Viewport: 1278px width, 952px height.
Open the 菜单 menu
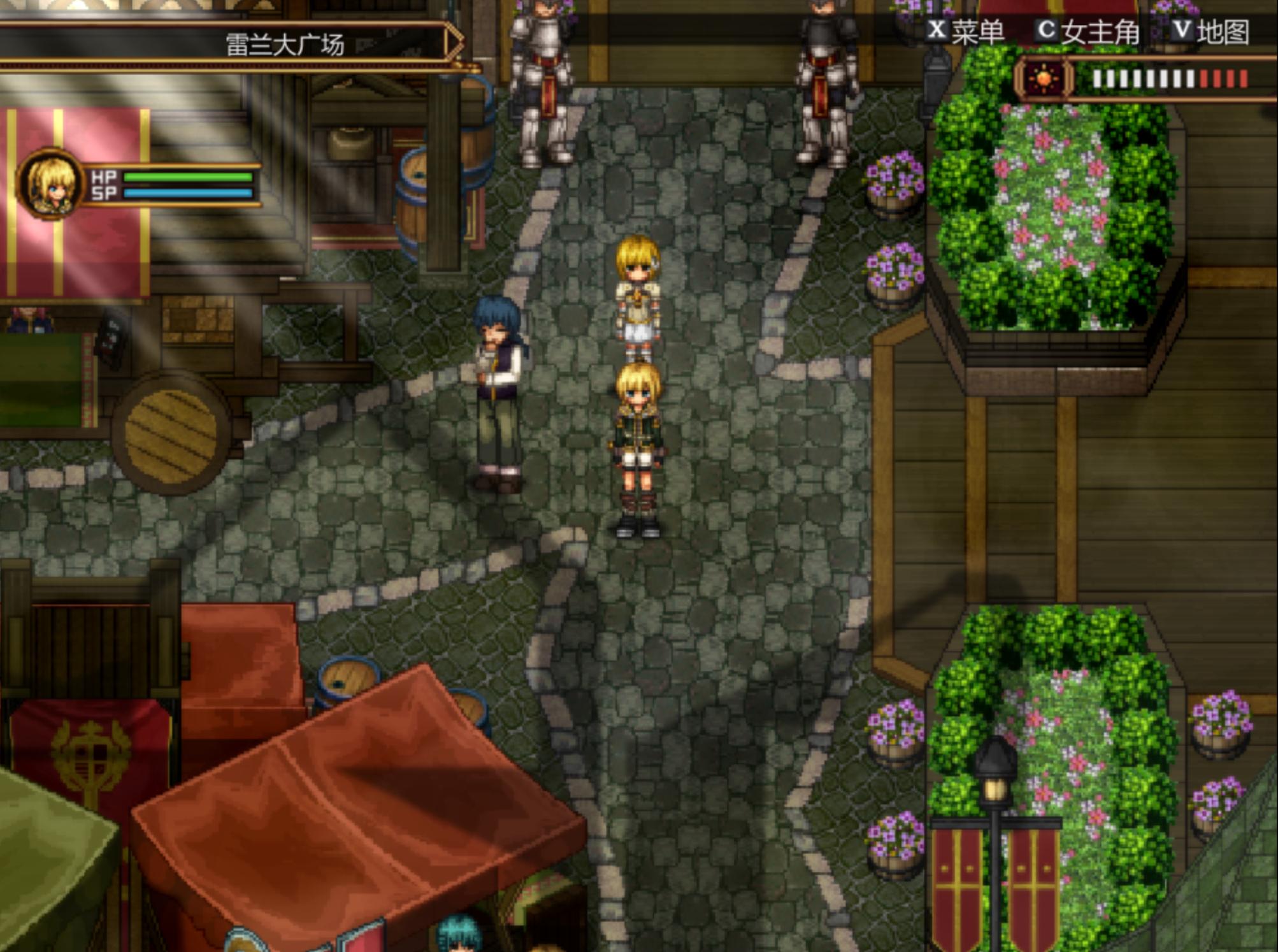966,31
